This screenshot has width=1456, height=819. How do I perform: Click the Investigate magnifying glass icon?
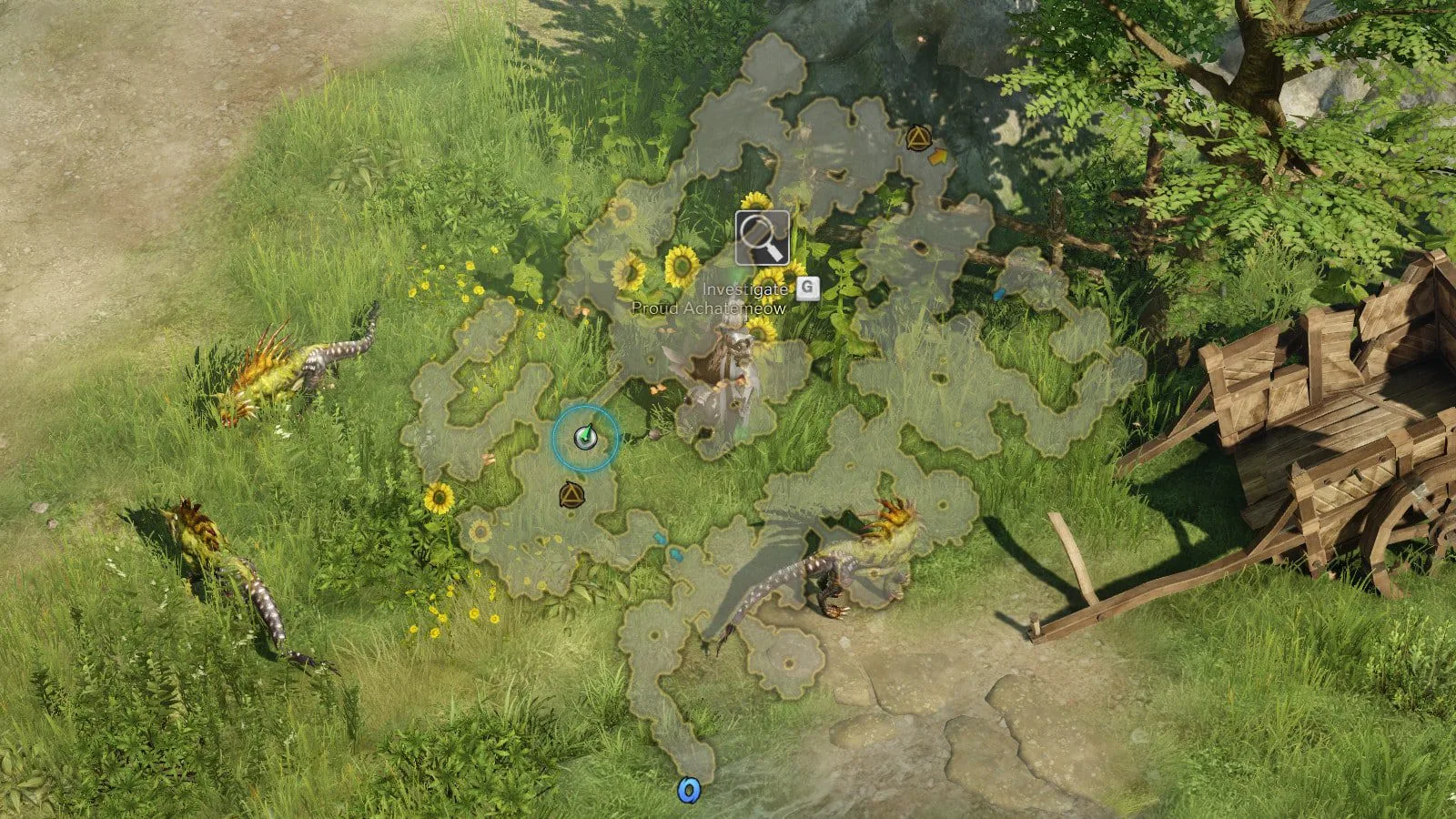coord(763,238)
